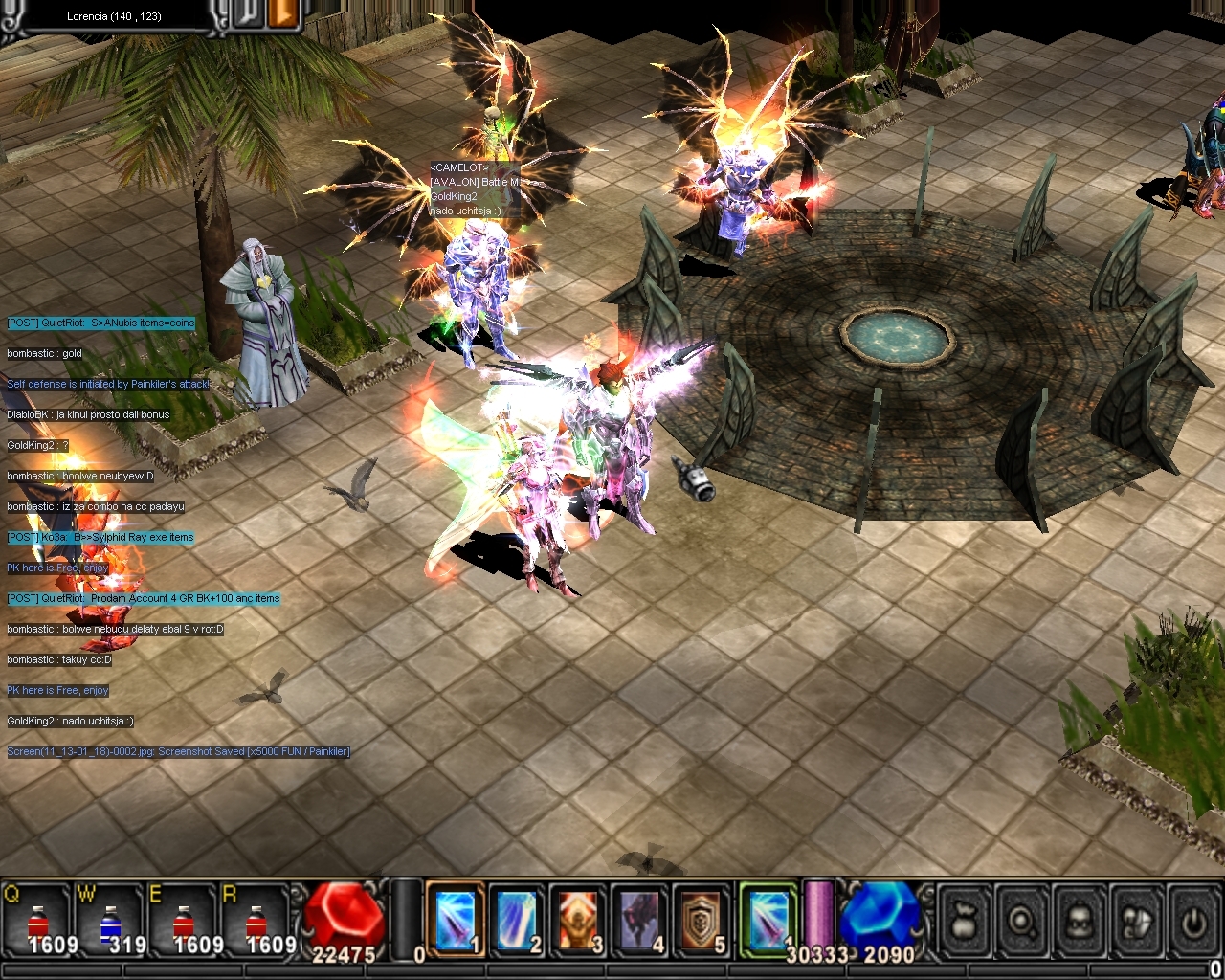
Task: Click the magnifying glass button
Action: 1022,923
